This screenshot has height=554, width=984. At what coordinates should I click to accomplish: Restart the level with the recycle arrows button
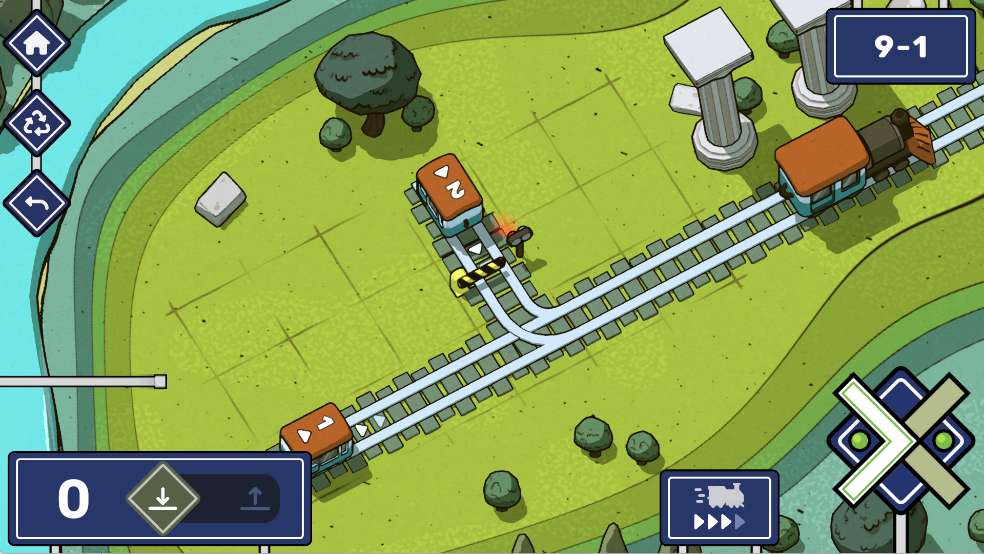click(36, 123)
